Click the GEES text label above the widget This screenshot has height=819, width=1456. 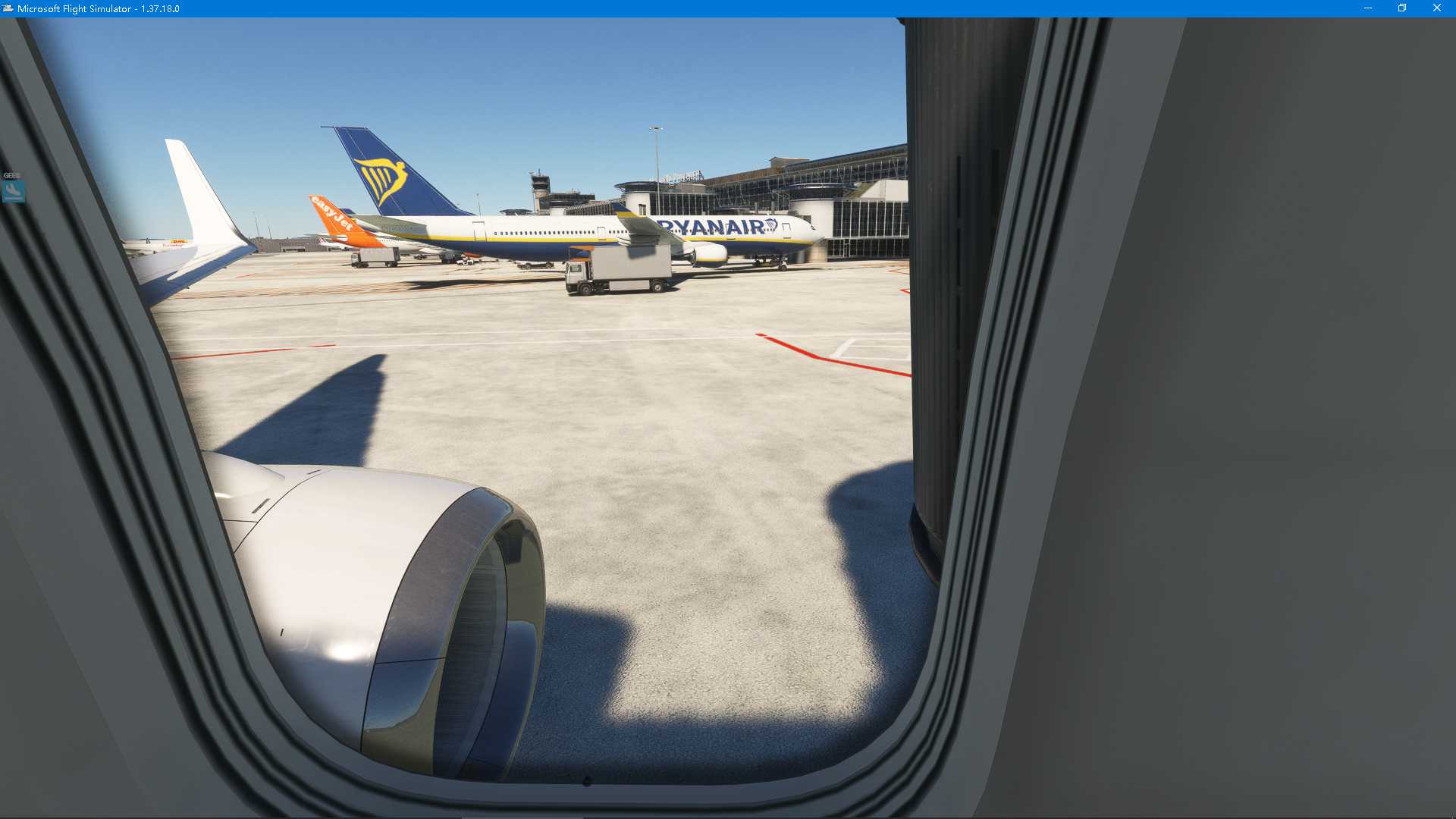[x=11, y=175]
